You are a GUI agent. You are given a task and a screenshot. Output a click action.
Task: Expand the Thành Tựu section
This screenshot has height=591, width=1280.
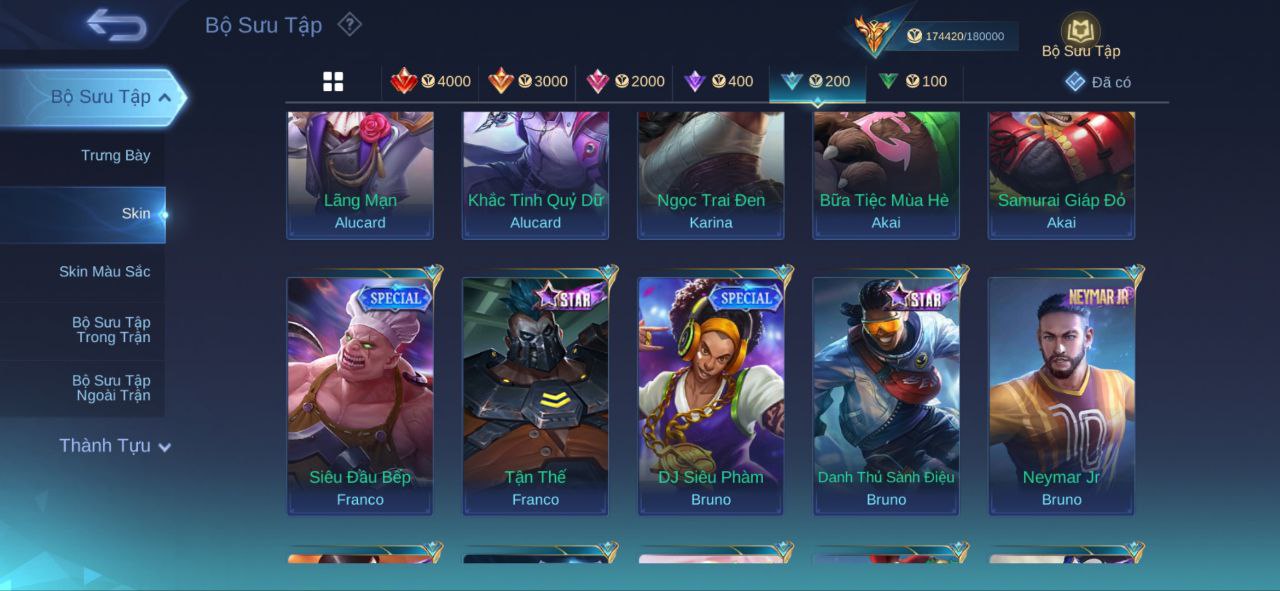114,446
